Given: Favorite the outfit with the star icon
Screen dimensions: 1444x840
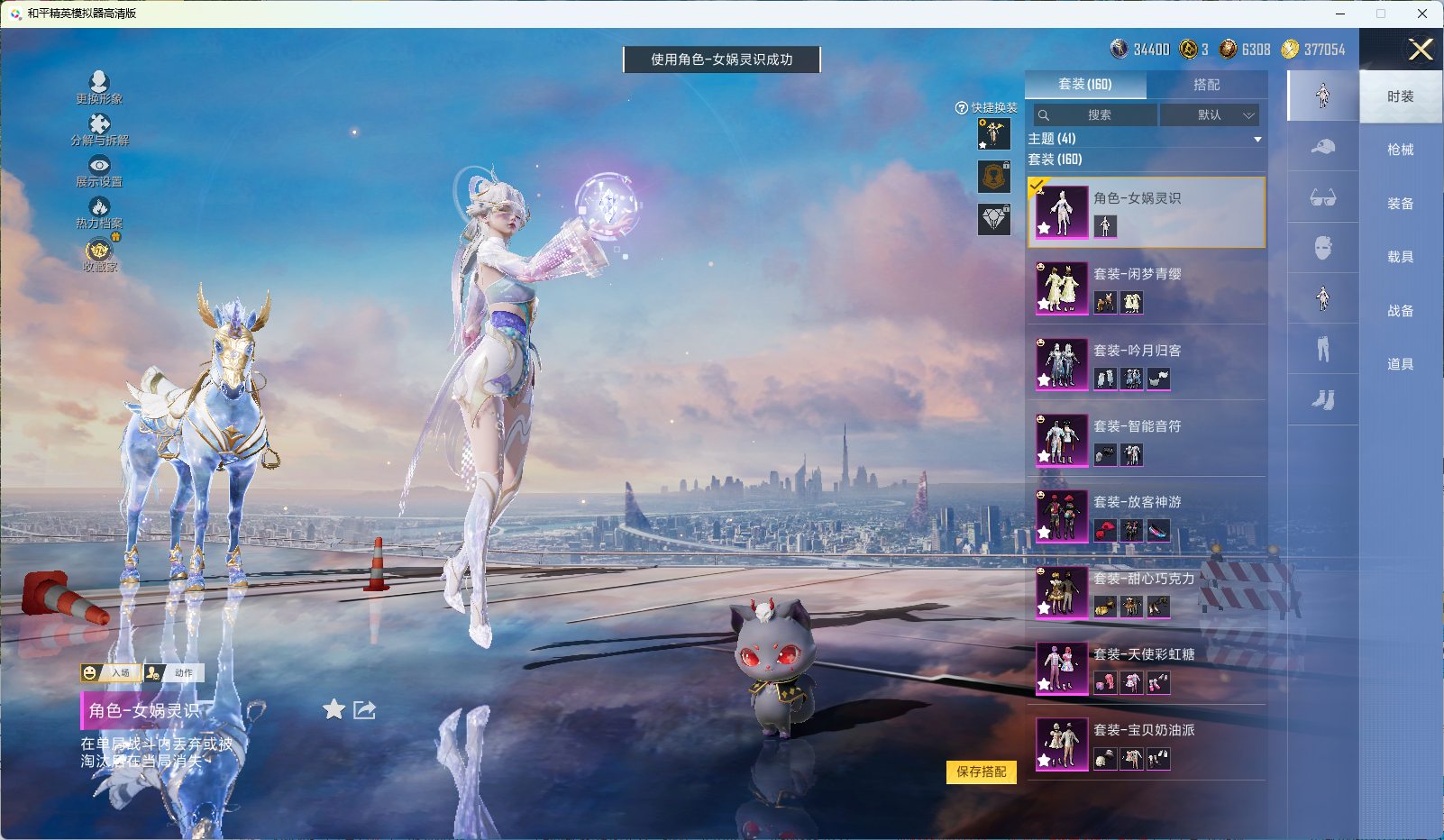Looking at the screenshot, I should coord(334,710).
